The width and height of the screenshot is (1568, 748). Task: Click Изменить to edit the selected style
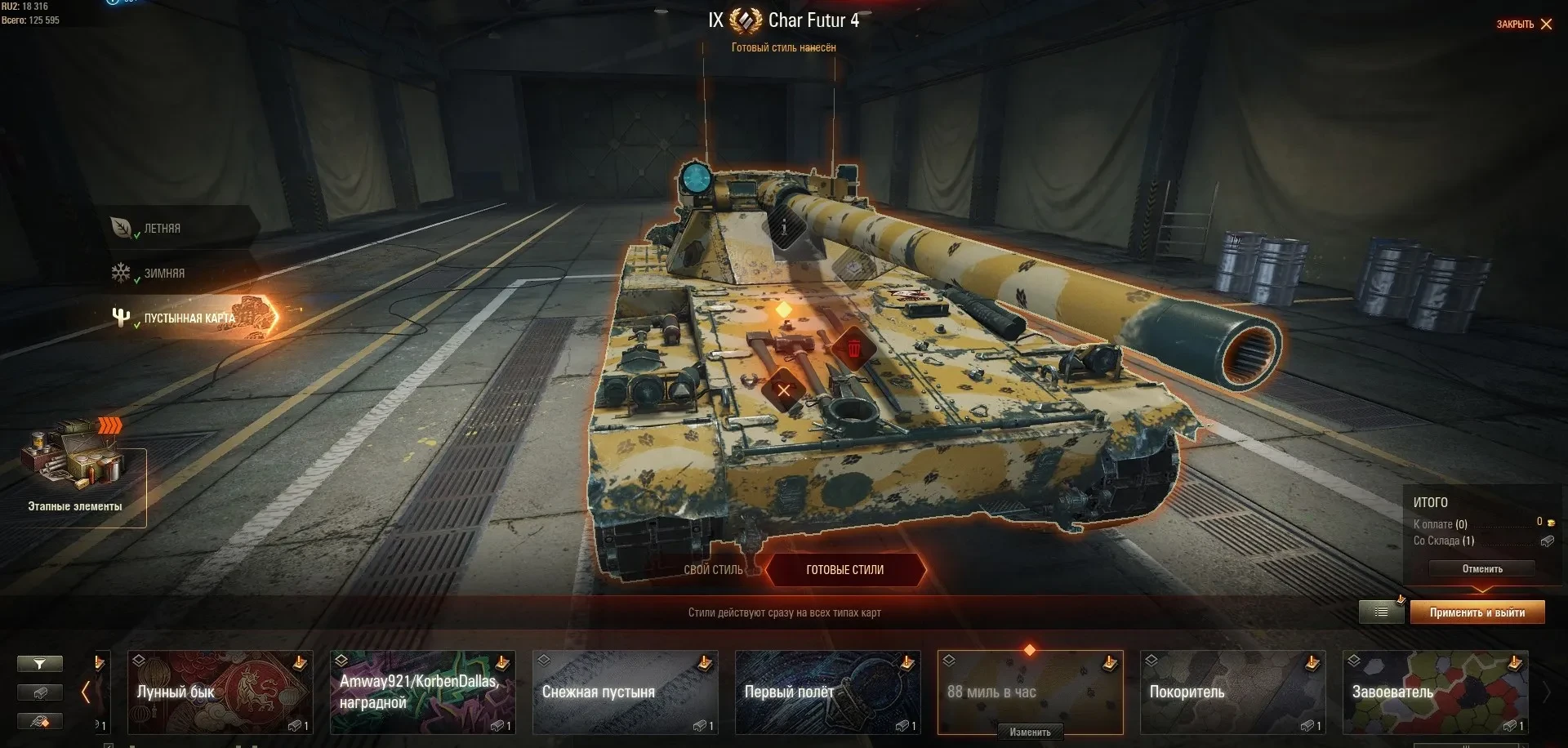(1030, 732)
